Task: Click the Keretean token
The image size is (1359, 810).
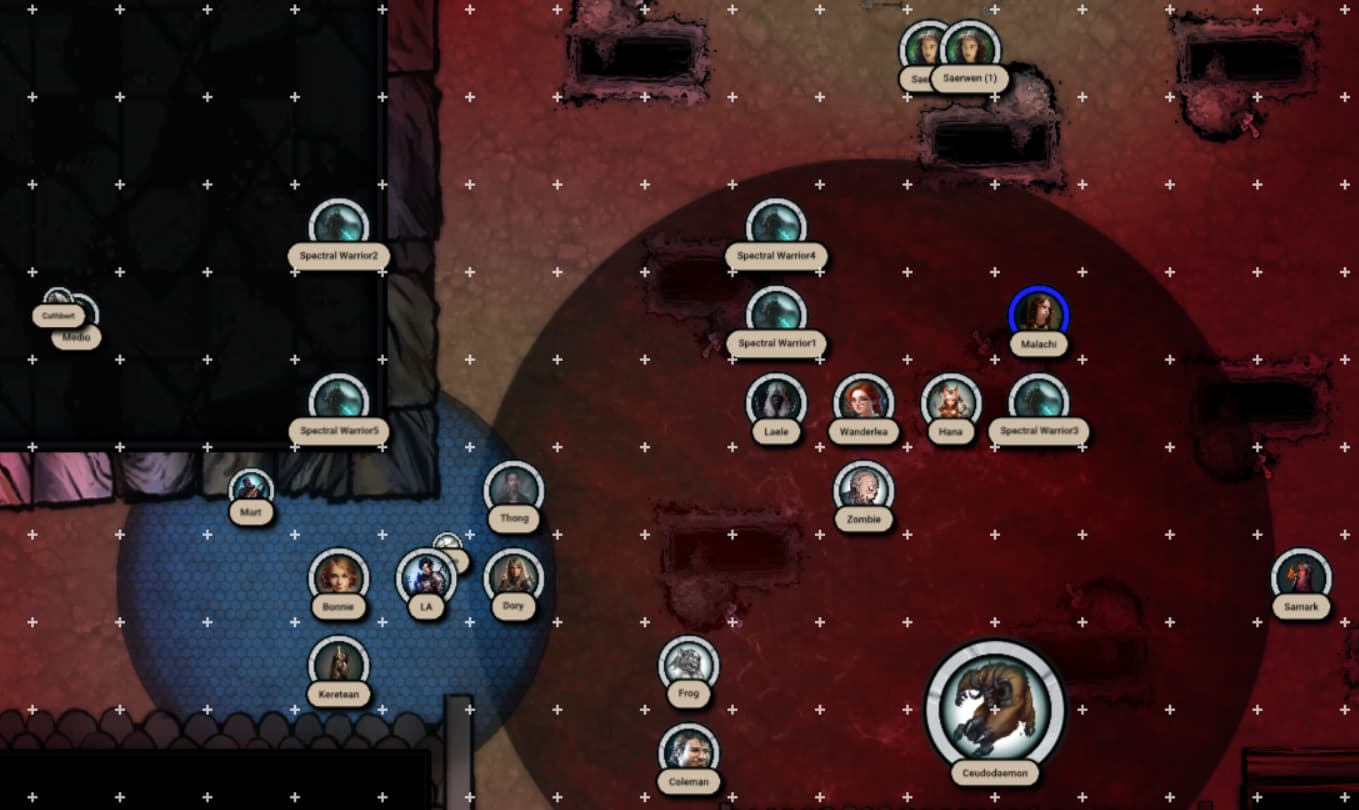Action: [339, 664]
